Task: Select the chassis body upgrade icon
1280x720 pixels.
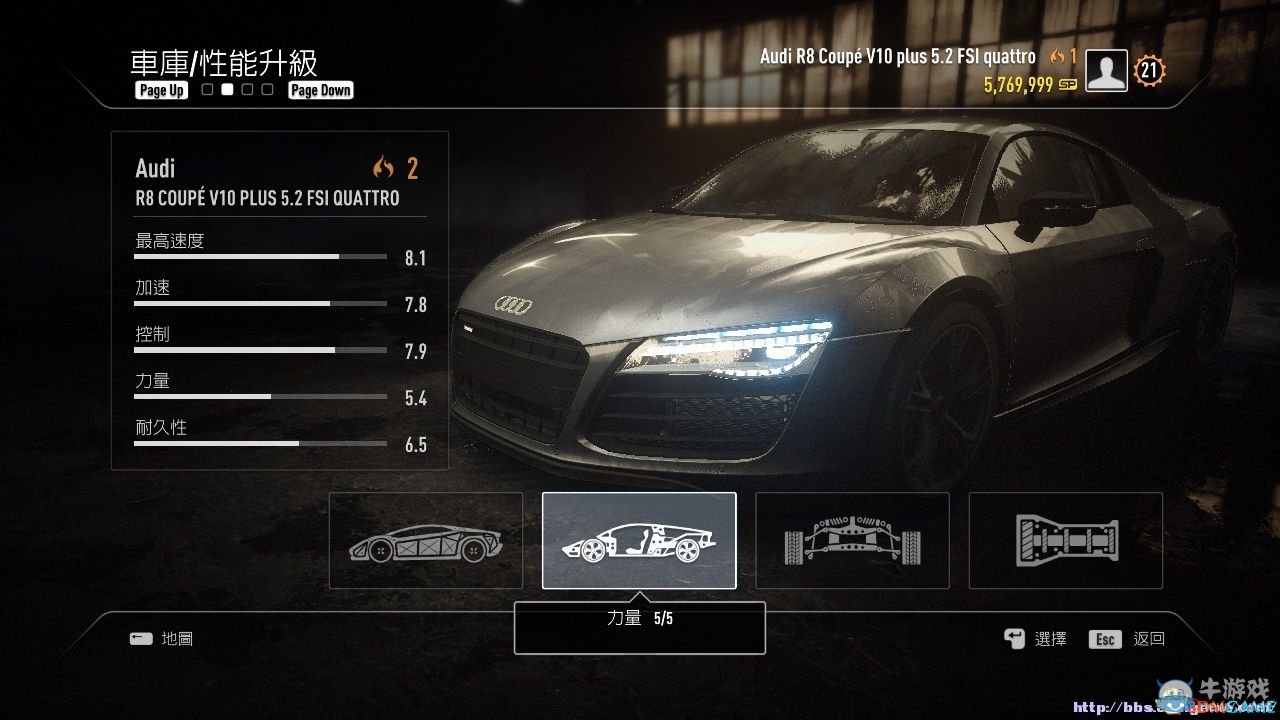Action: [424, 540]
